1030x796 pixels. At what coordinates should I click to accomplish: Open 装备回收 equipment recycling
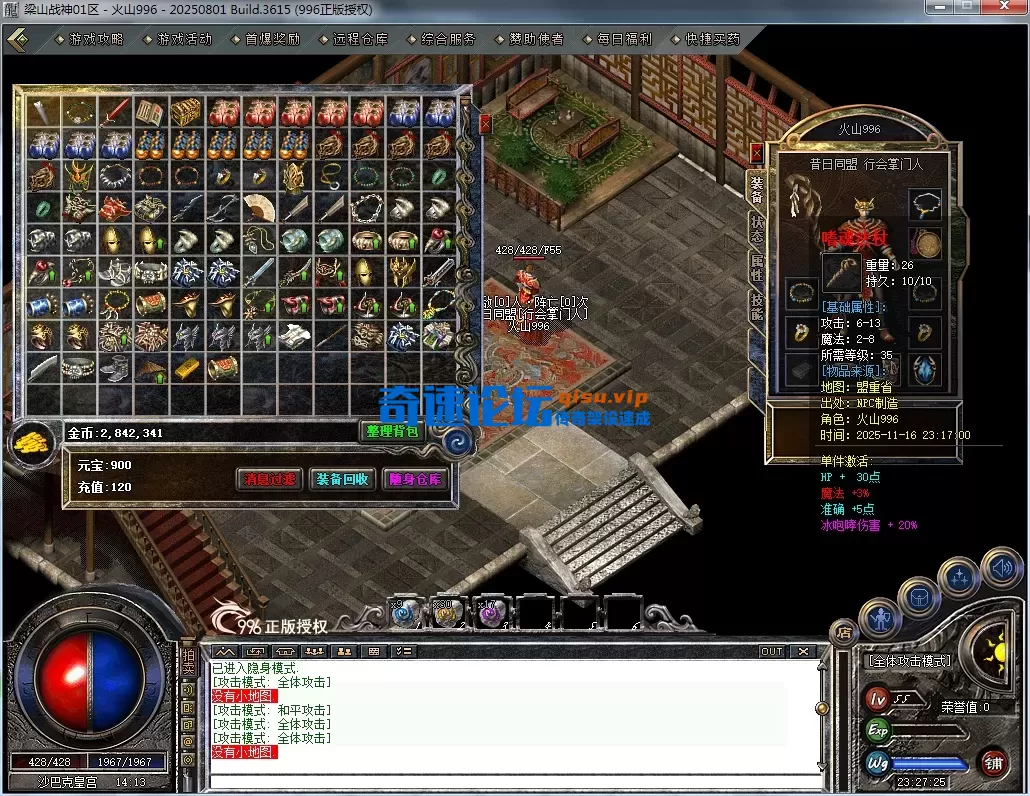342,479
